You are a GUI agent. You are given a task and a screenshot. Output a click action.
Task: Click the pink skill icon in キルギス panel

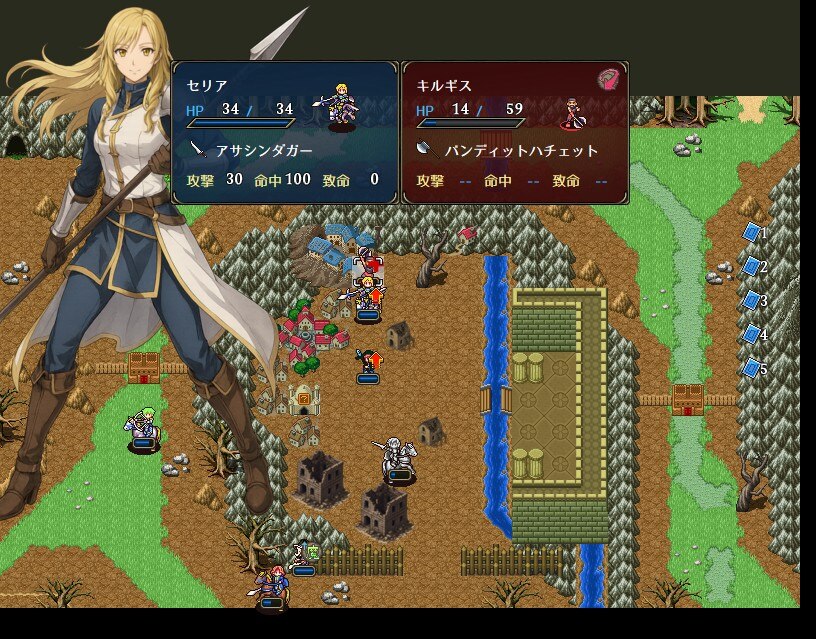click(608, 80)
